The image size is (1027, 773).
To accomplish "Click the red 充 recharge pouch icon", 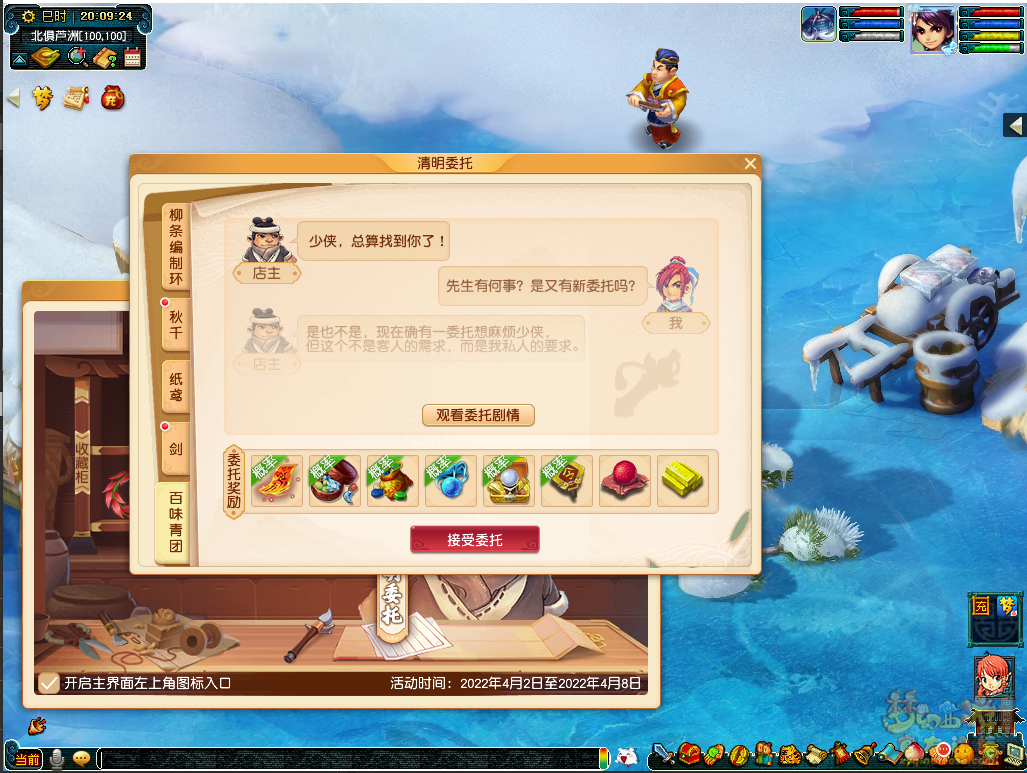I will click(113, 98).
